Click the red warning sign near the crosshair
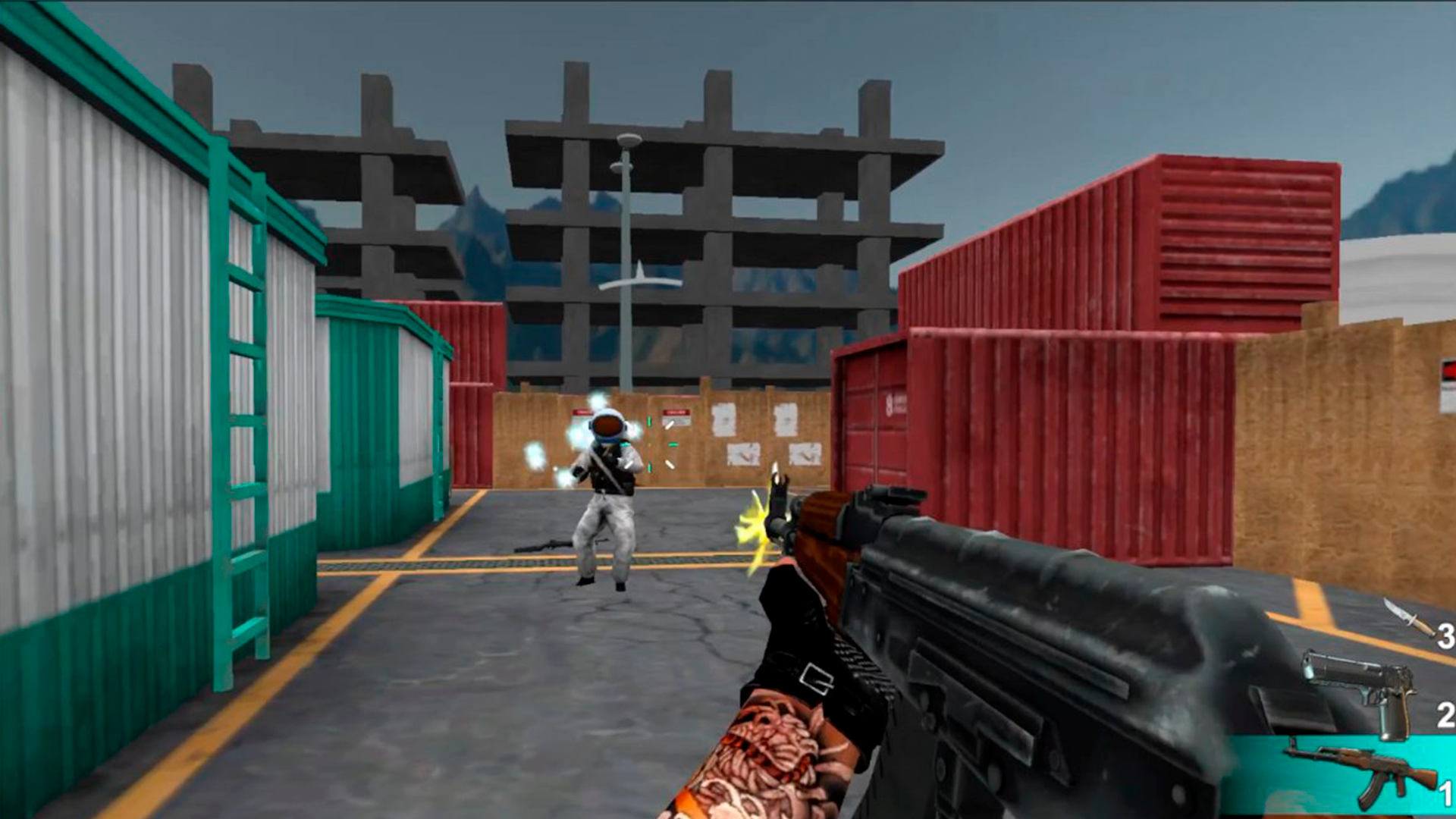This screenshot has width=1456, height=819. [675, 413]
